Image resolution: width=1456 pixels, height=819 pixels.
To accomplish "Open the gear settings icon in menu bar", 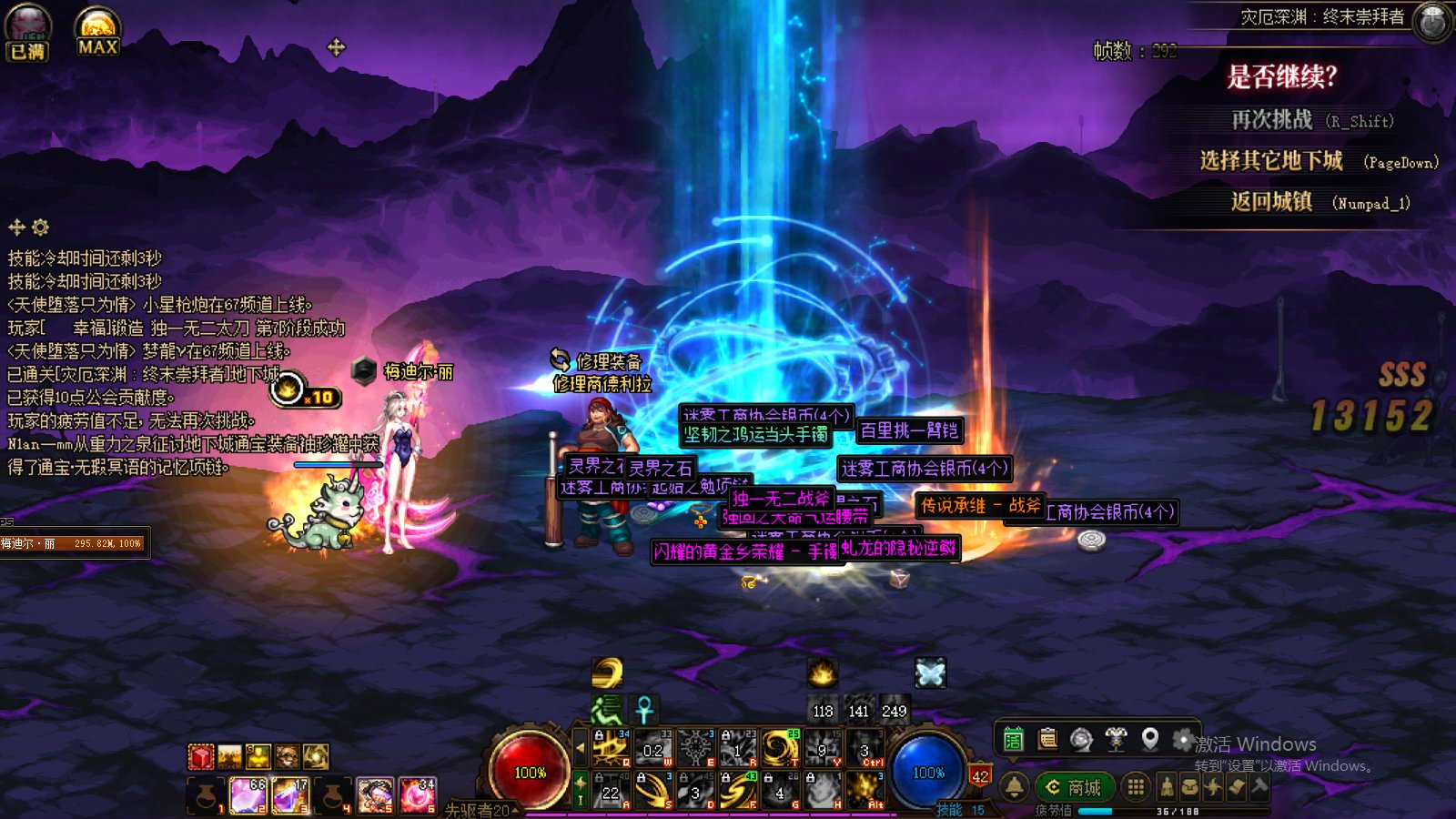I will pyautogui.click(x=1183, y=740).
